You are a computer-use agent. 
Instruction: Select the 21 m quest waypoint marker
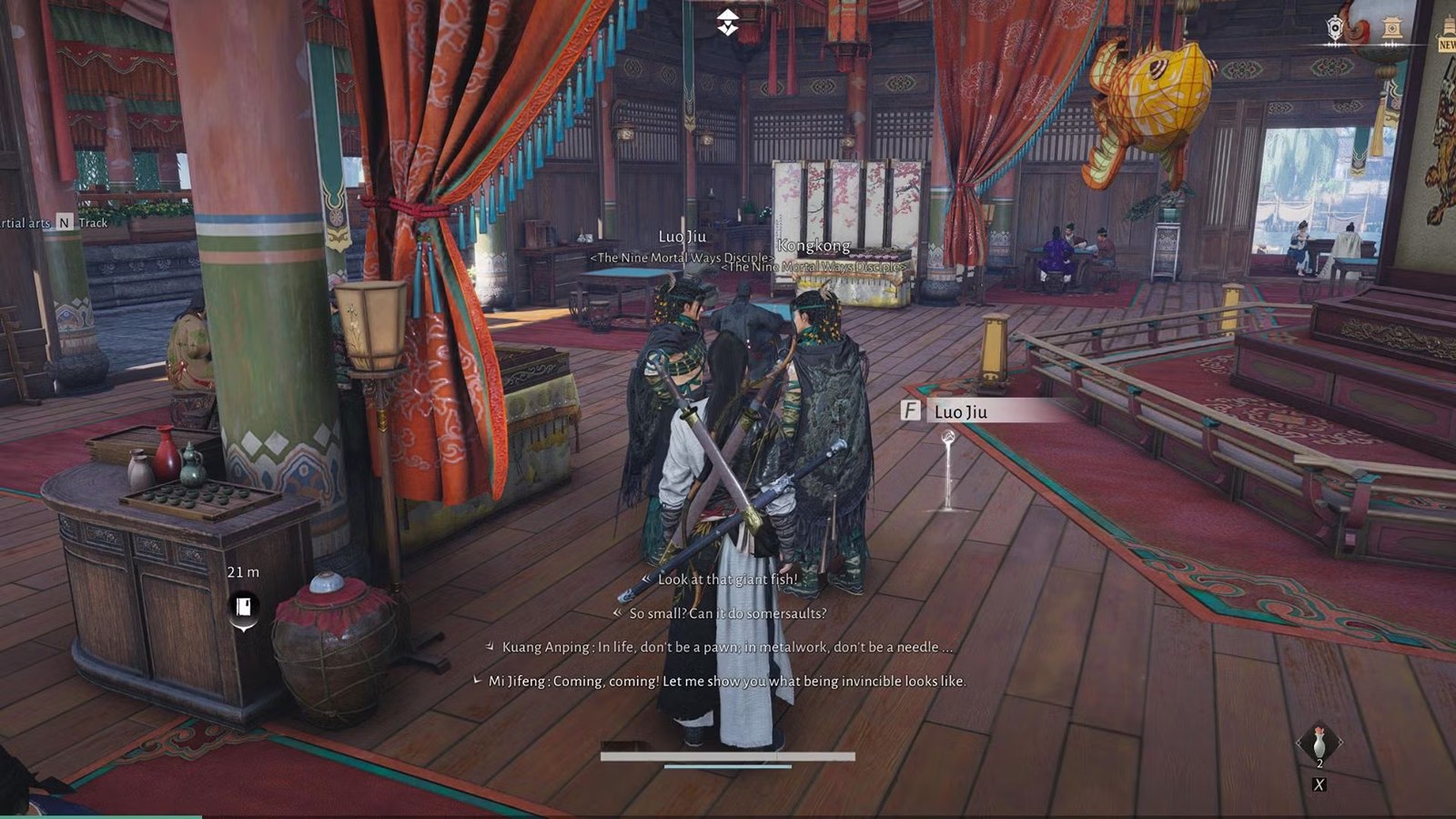pos(243,607)
